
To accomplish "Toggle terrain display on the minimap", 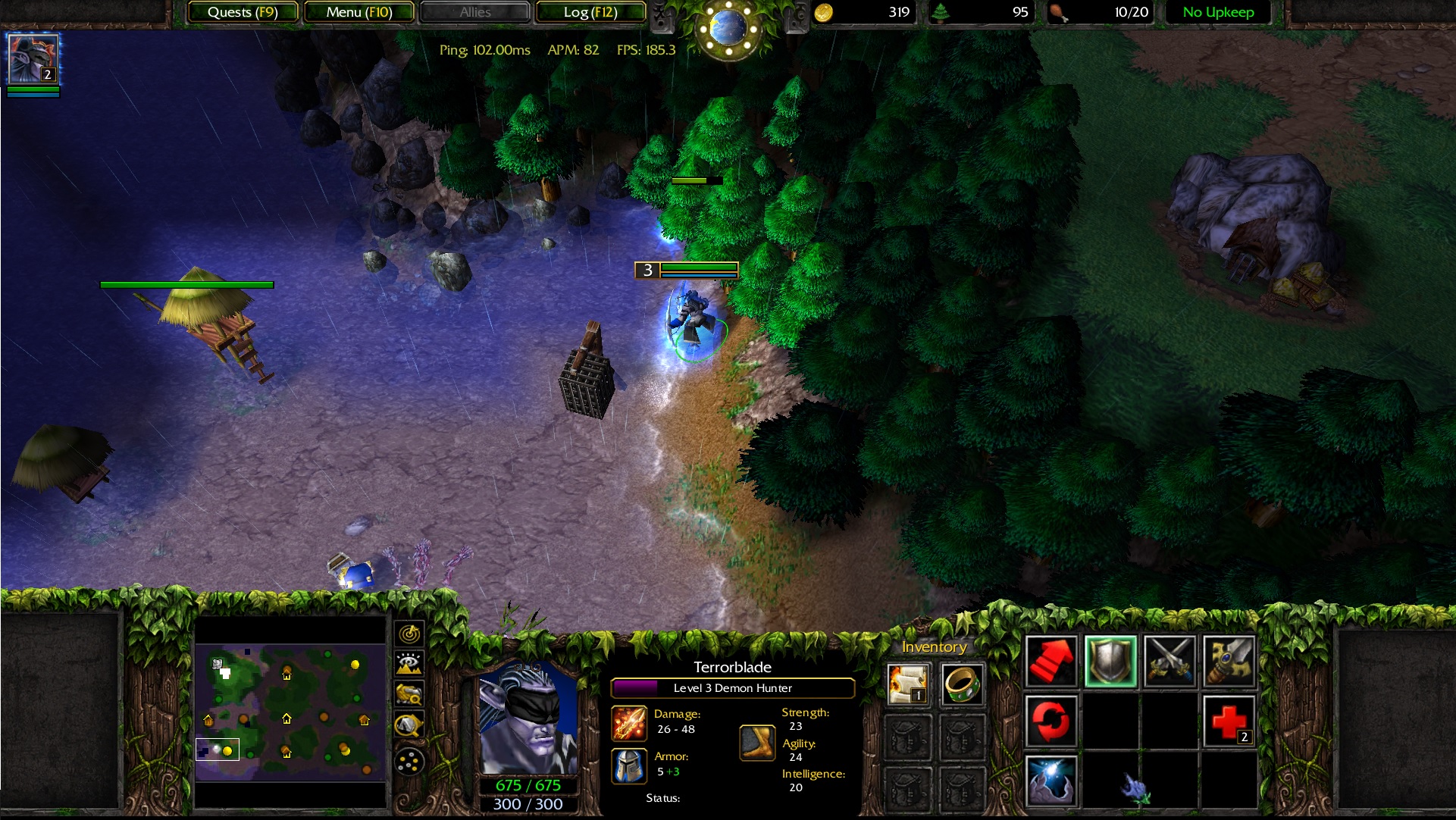I will 408,662.
